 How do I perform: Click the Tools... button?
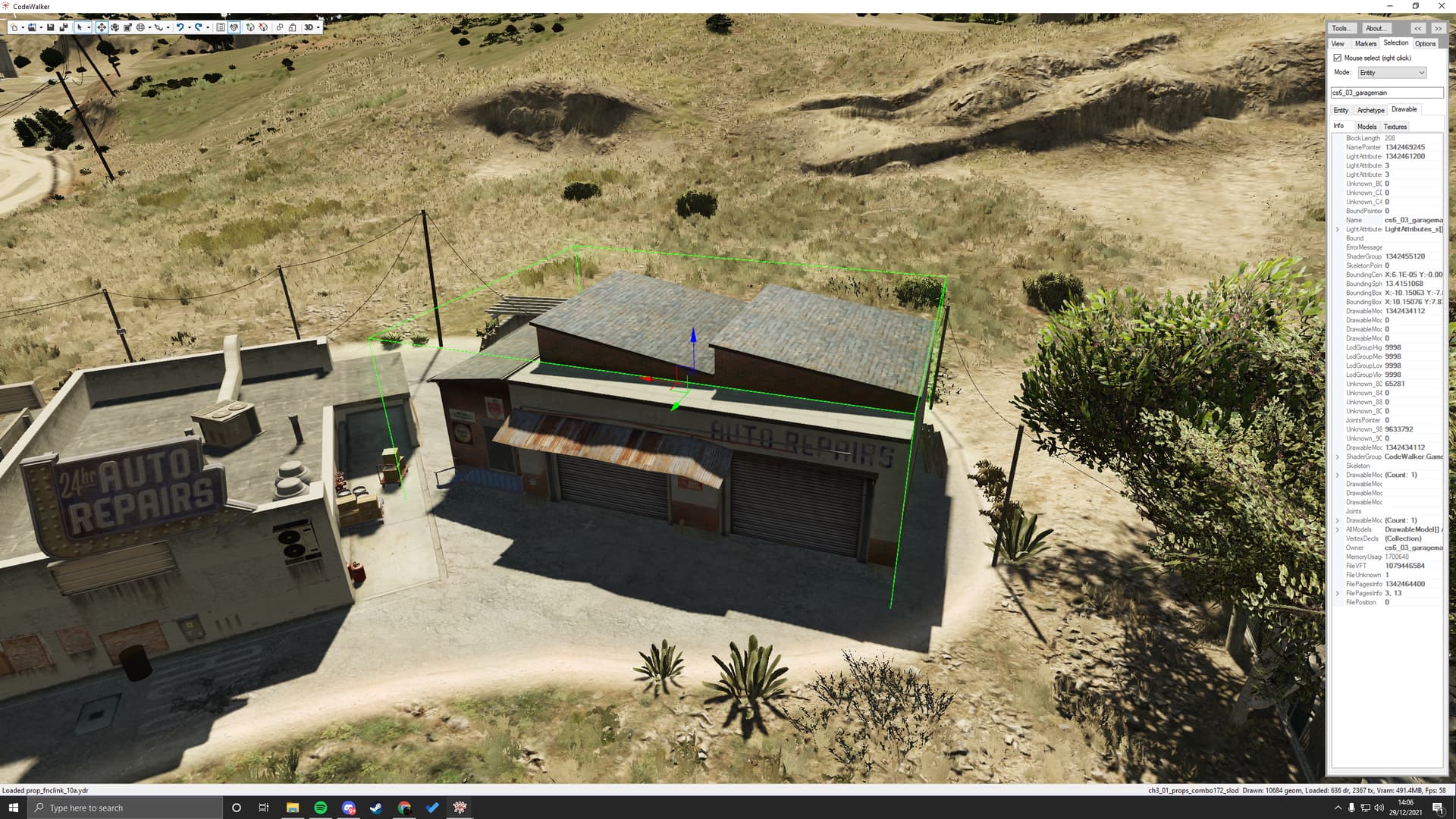[x=1341, y=28]
